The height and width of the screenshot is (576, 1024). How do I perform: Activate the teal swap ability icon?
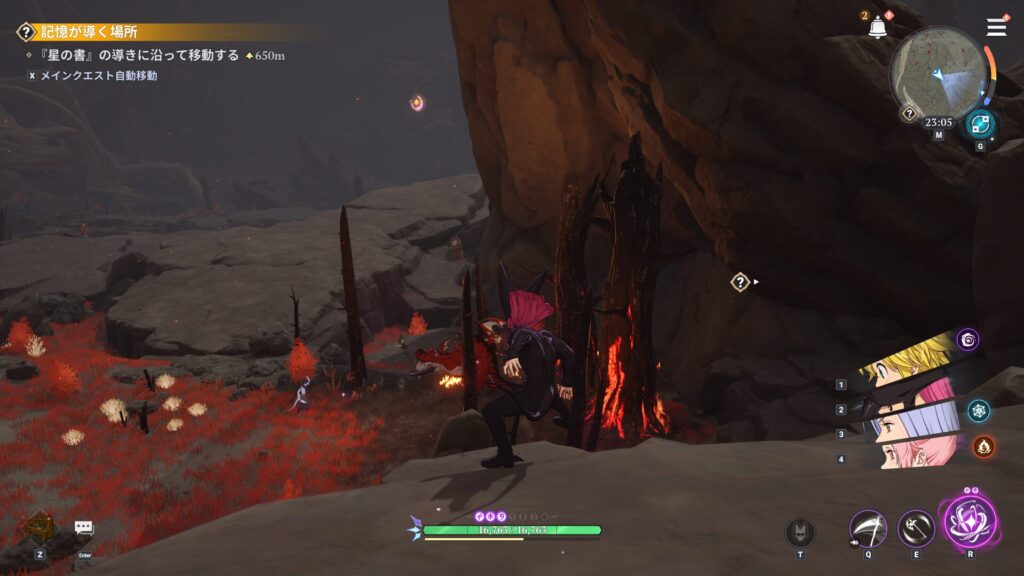point(980,125)
